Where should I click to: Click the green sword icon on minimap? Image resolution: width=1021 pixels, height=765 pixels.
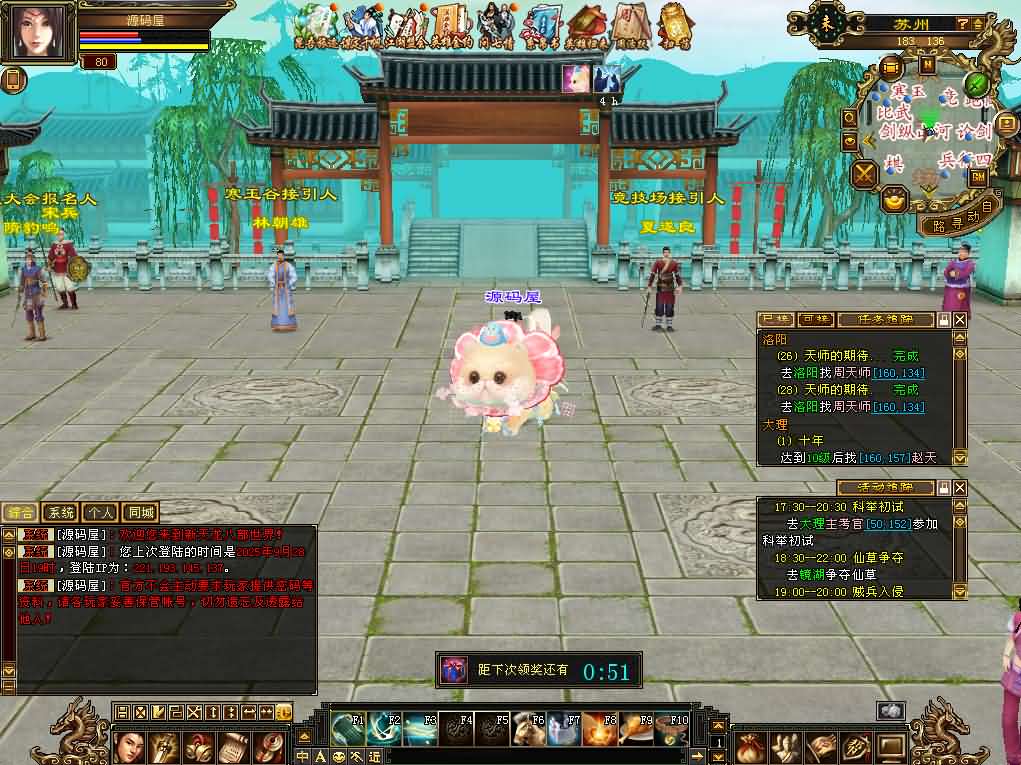[976, 84]
